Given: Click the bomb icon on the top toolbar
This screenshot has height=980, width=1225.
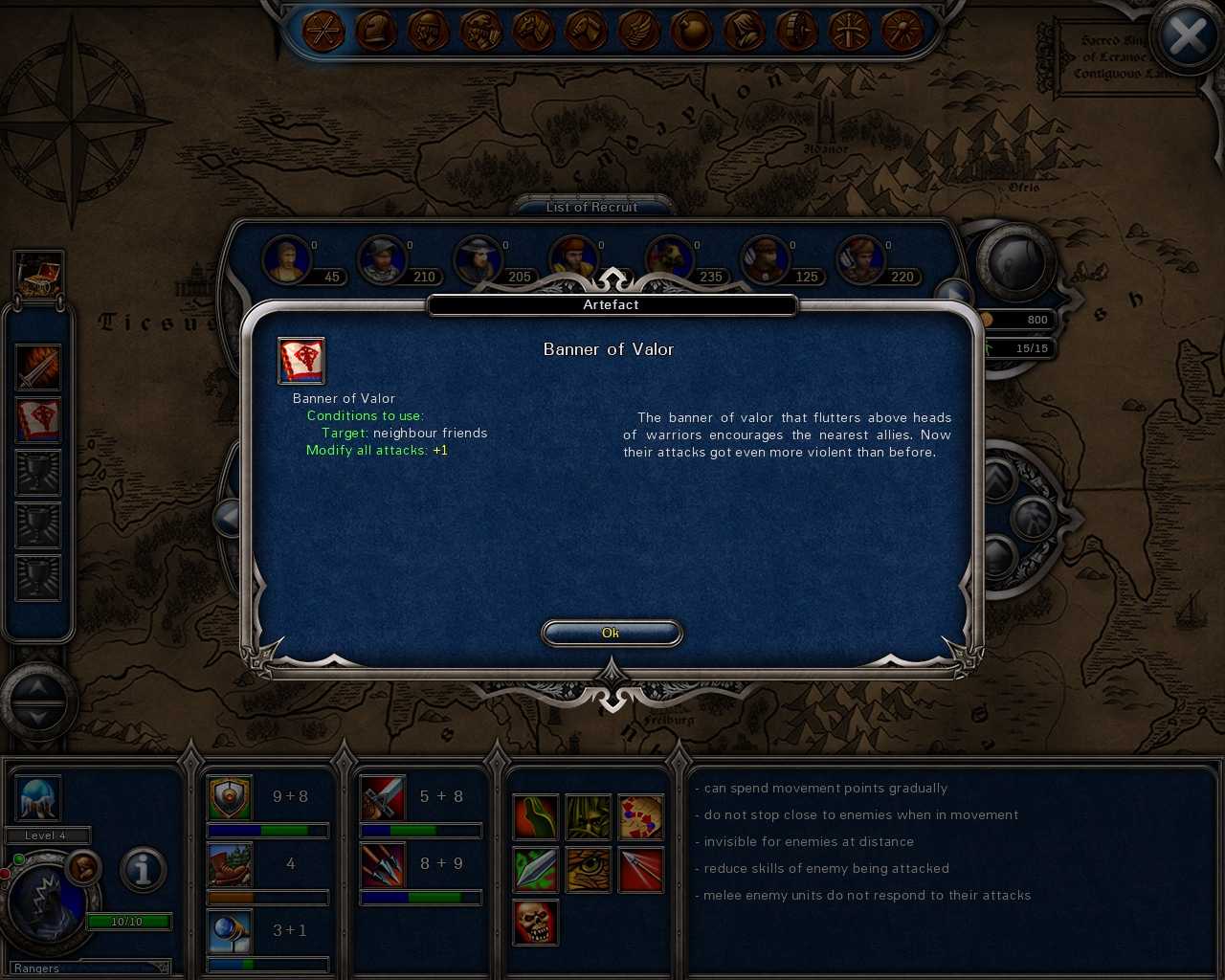Looking at the screenshot, I should (689, 32).
